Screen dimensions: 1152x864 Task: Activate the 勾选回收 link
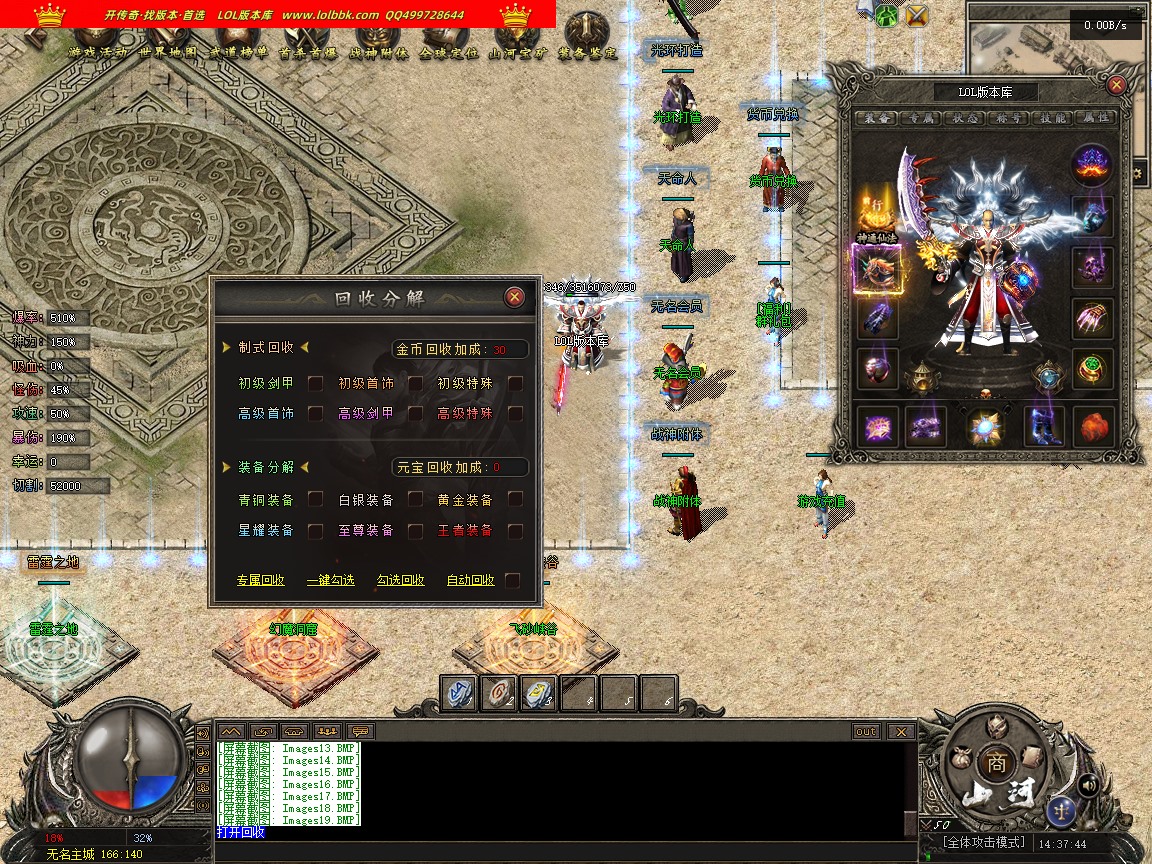click(x=400, y=580)
